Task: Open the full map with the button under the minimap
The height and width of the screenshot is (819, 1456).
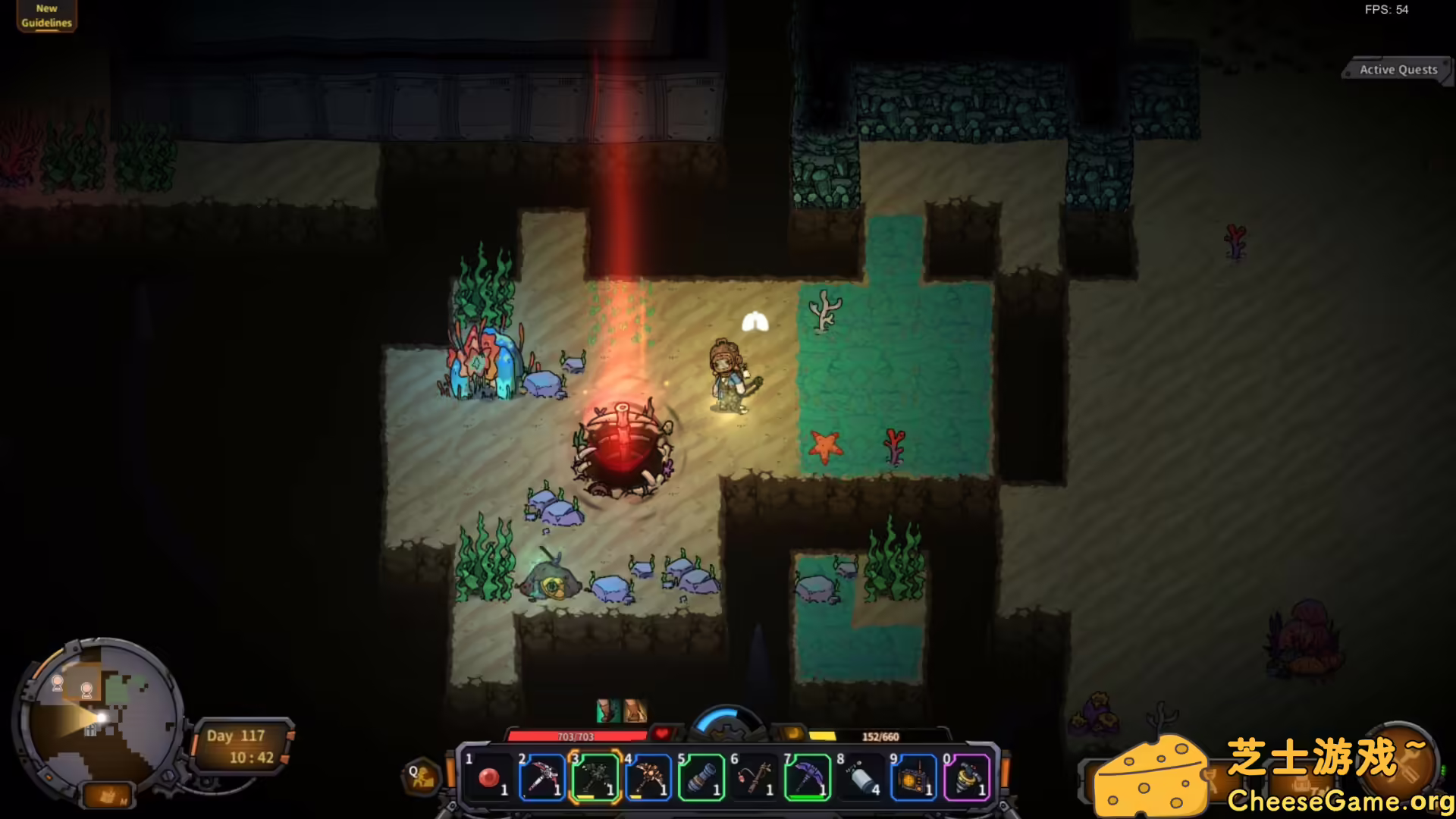Action: 108,795
